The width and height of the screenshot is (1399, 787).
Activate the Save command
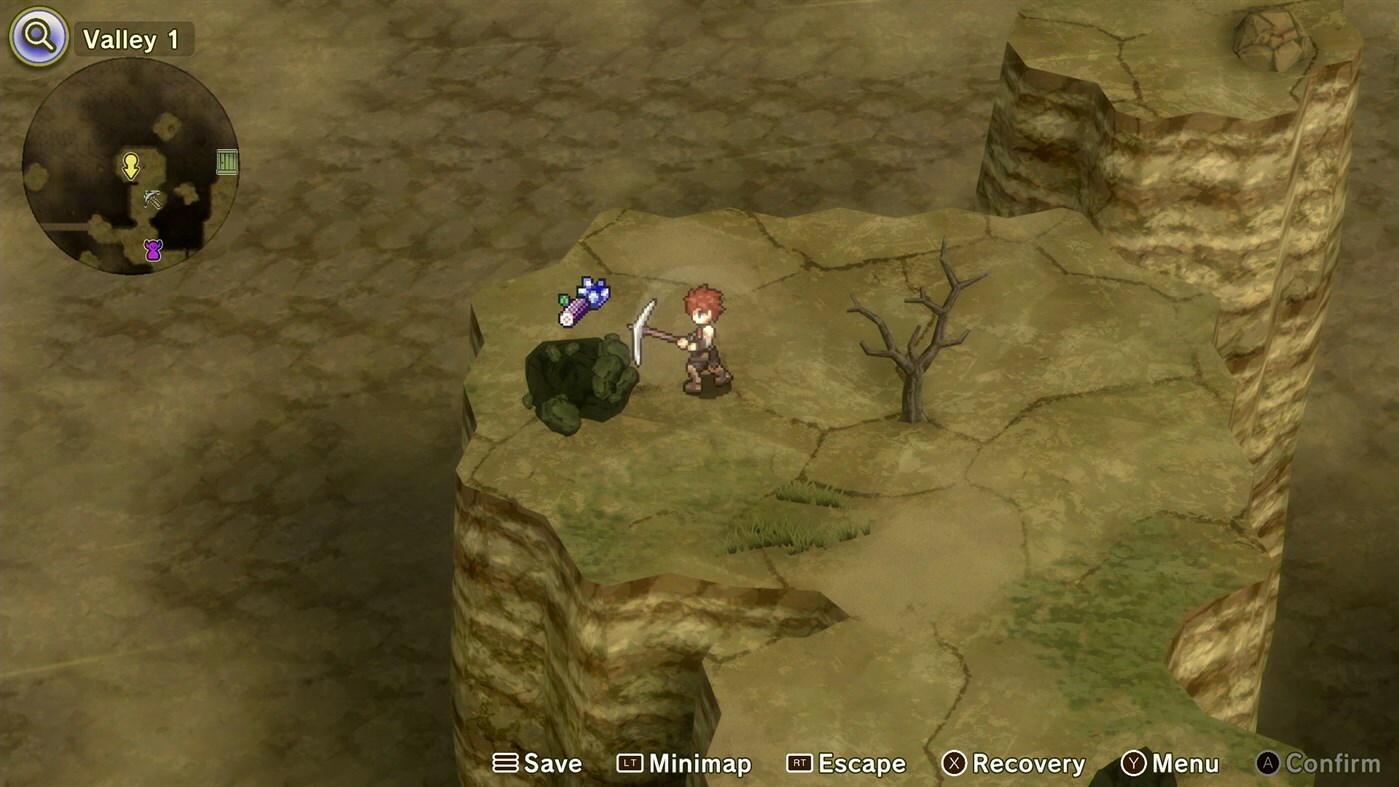click(x=553, y=762)
